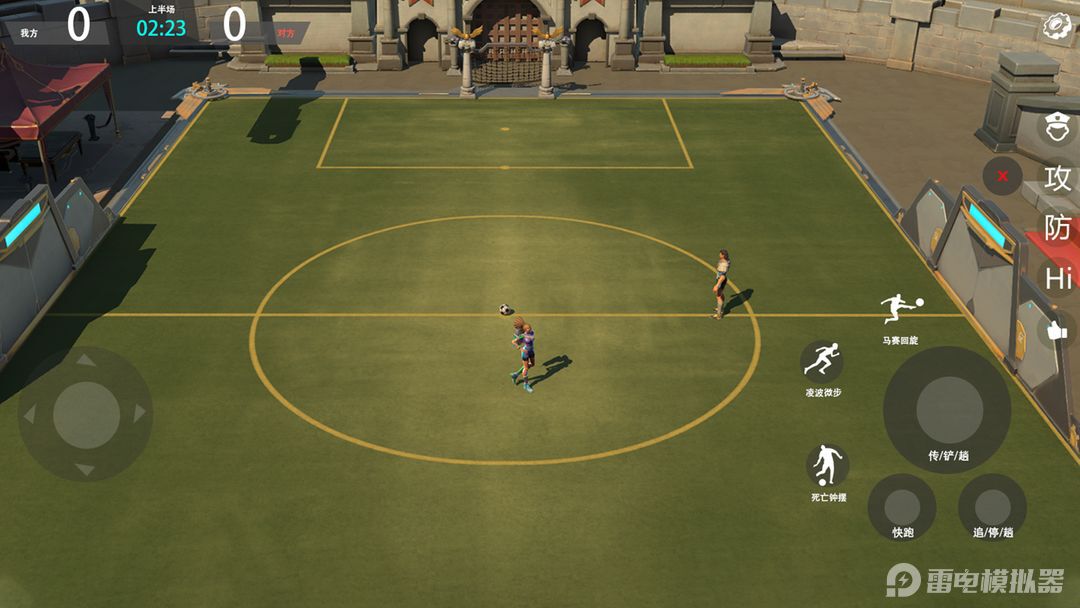The image size is (1080, 608).
Task: Tap the 追/停/越 button
Action: point(992,507)
